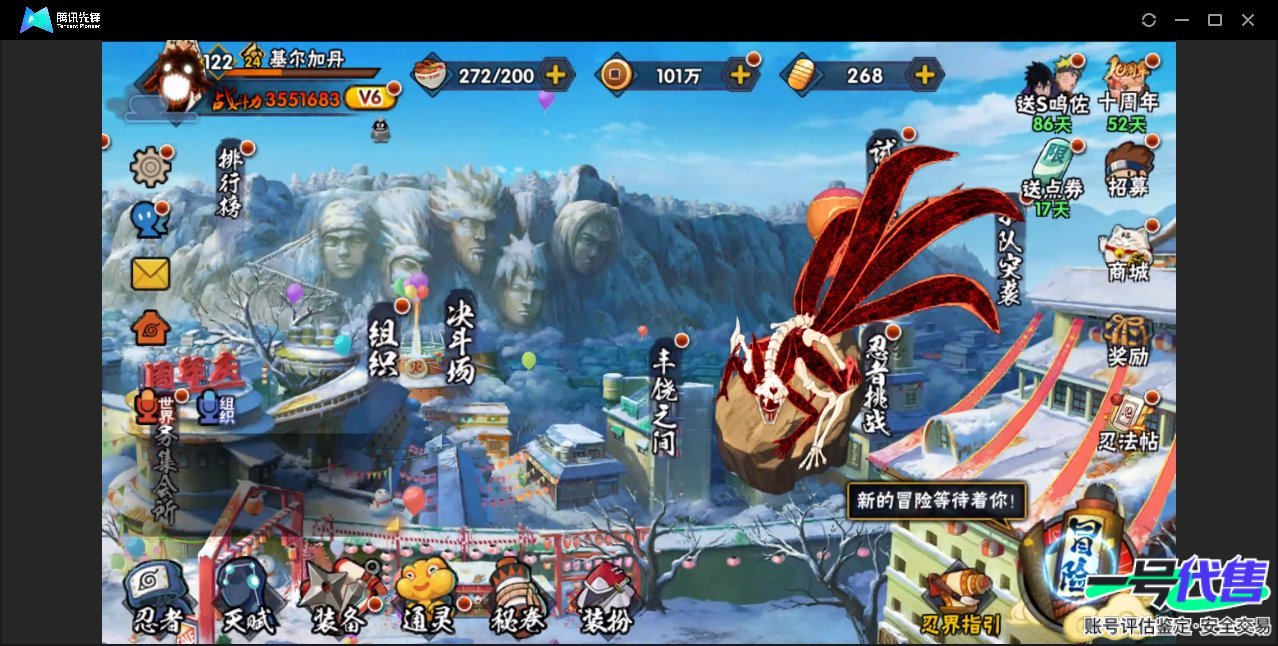Open the 排行榜 ranking board
Screen dimensions: 1278x646
tap(231, 182)
